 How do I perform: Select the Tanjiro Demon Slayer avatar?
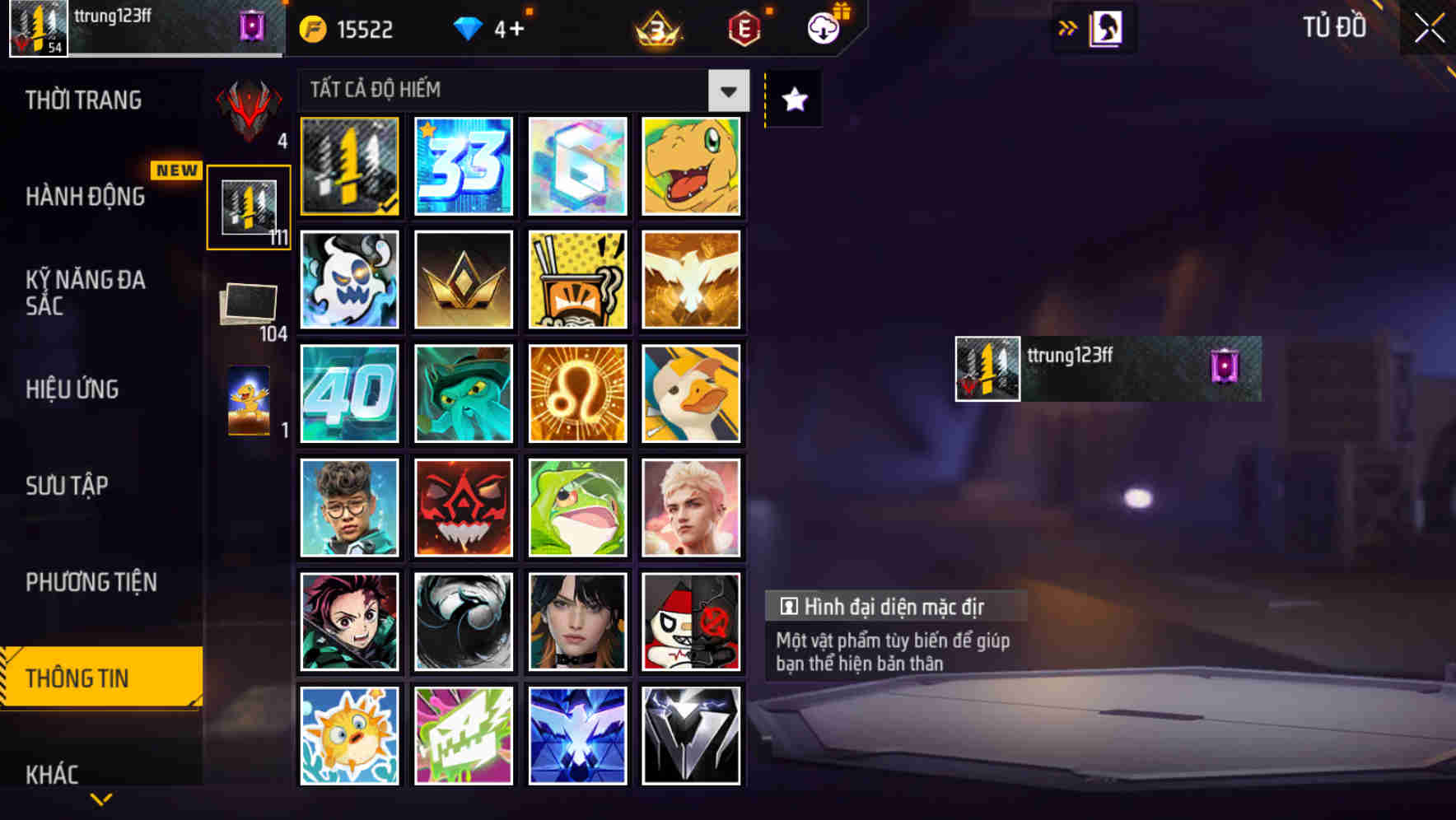pyautogui.click(x=349, y=621)
